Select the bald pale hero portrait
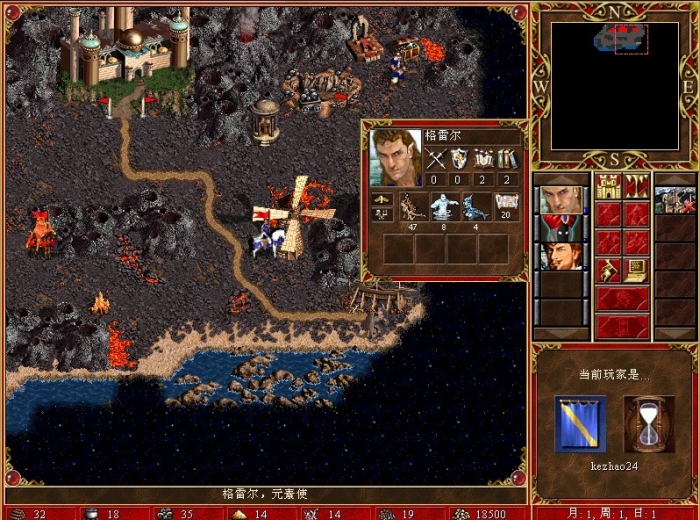 (x=560, y=200)
